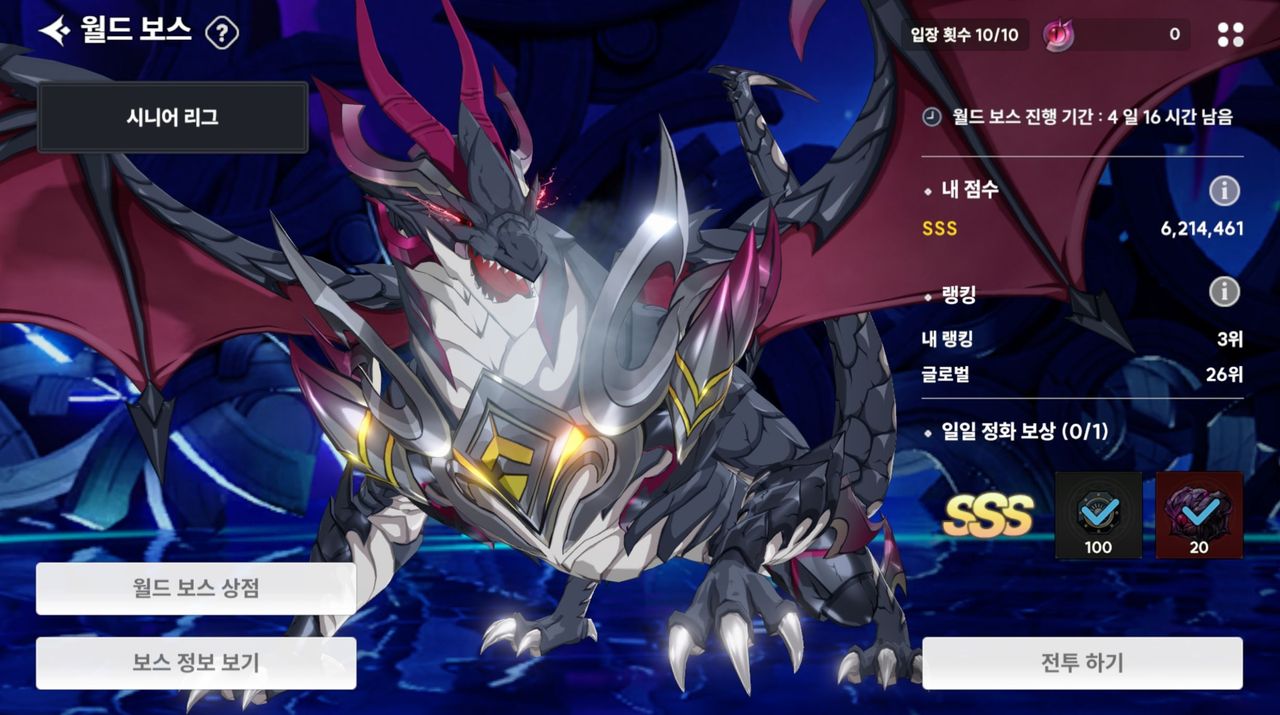Select the 시니어 리그 league button

coord(172,117)
